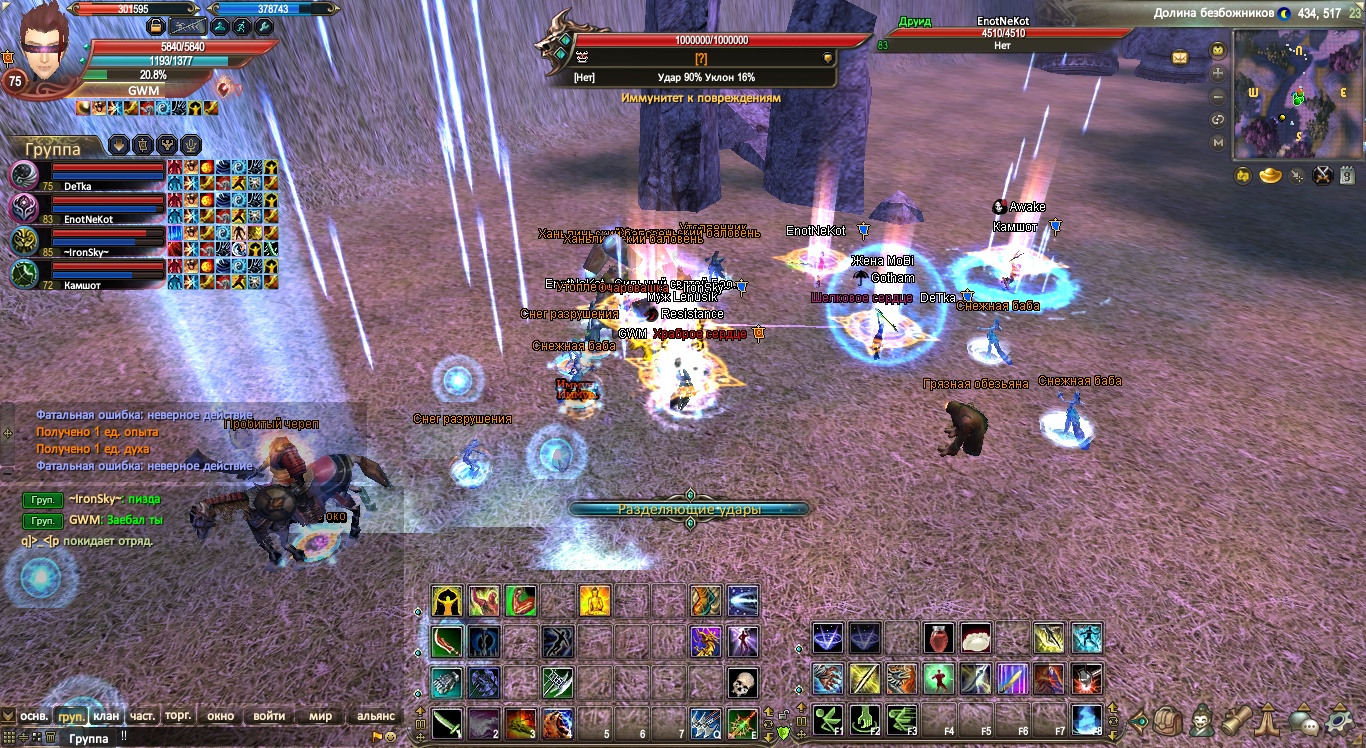Open the альянс chat channel tab
1366x748 pixels.
pos(376,716)
